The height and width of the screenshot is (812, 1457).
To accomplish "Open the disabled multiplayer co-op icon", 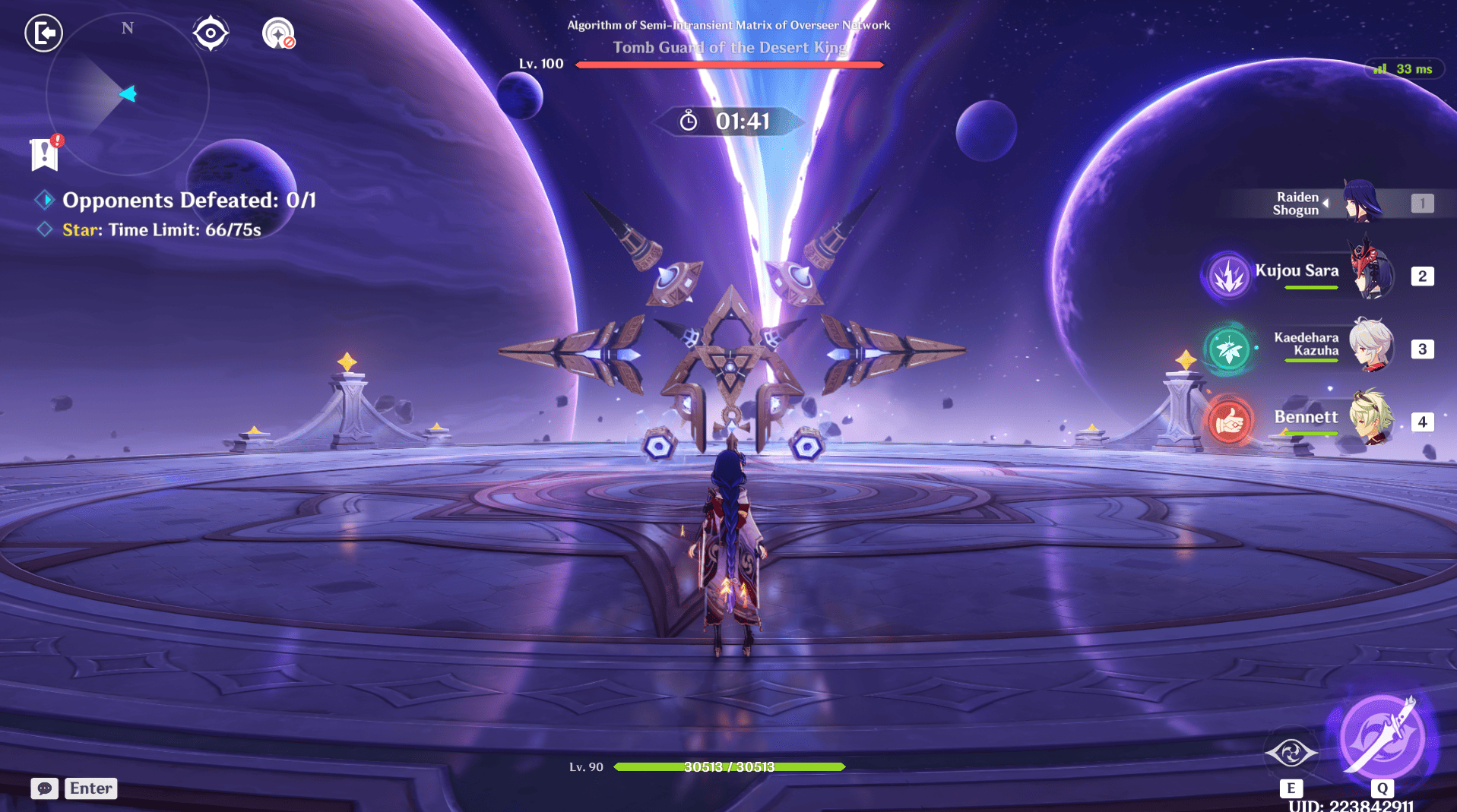I will click(x=278, y=33).
